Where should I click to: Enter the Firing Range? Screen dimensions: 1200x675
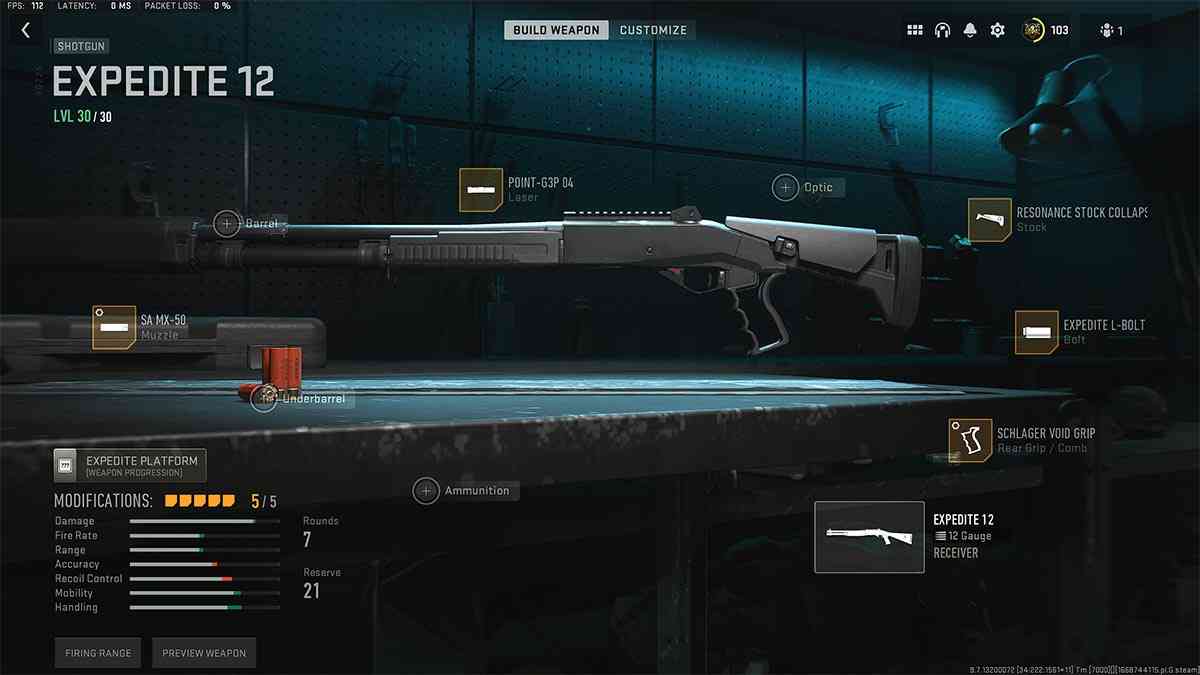click(98, 653)
